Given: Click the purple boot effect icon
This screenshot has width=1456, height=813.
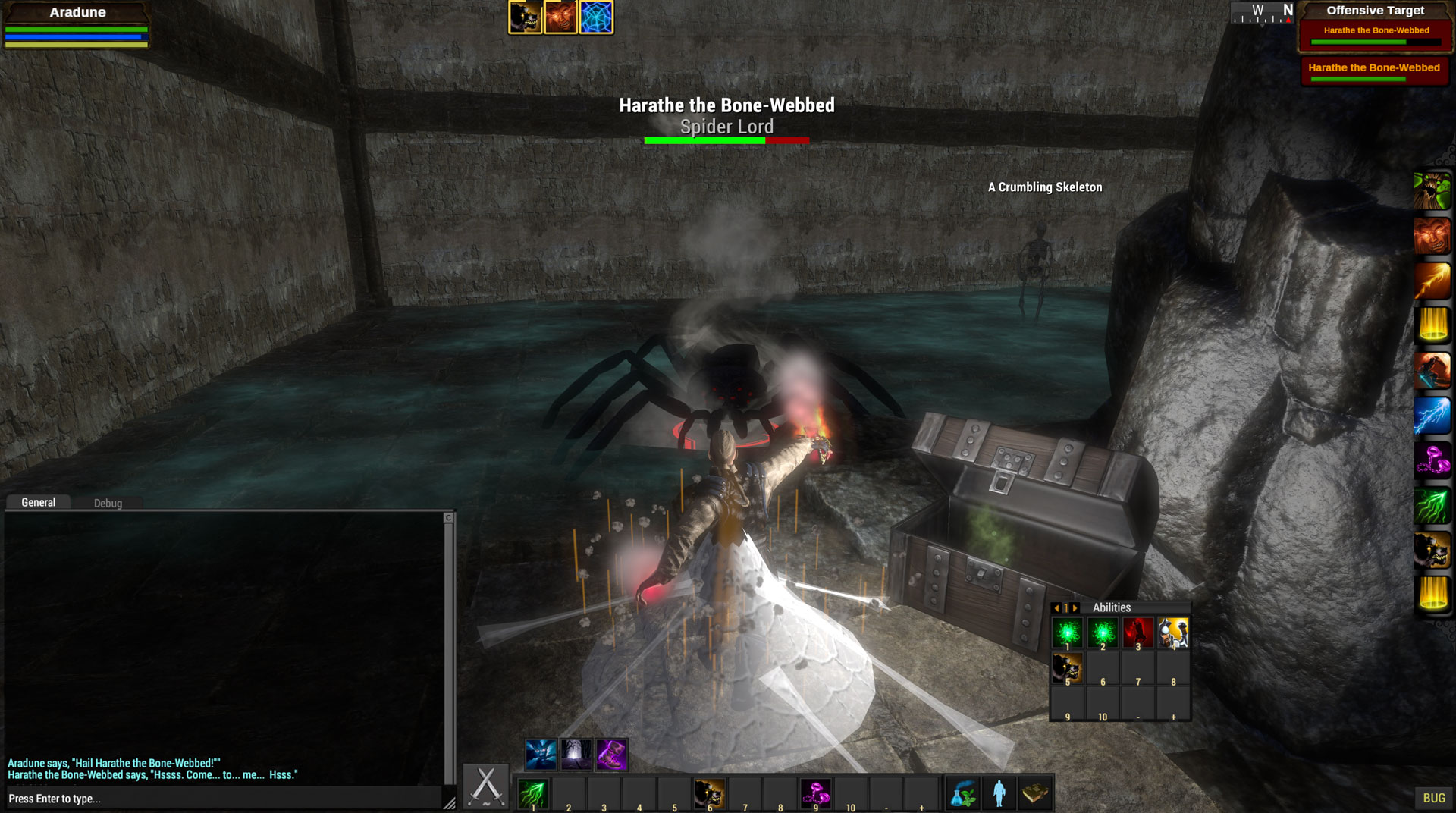Looking at the screenshot, I should tap(611, 755).
